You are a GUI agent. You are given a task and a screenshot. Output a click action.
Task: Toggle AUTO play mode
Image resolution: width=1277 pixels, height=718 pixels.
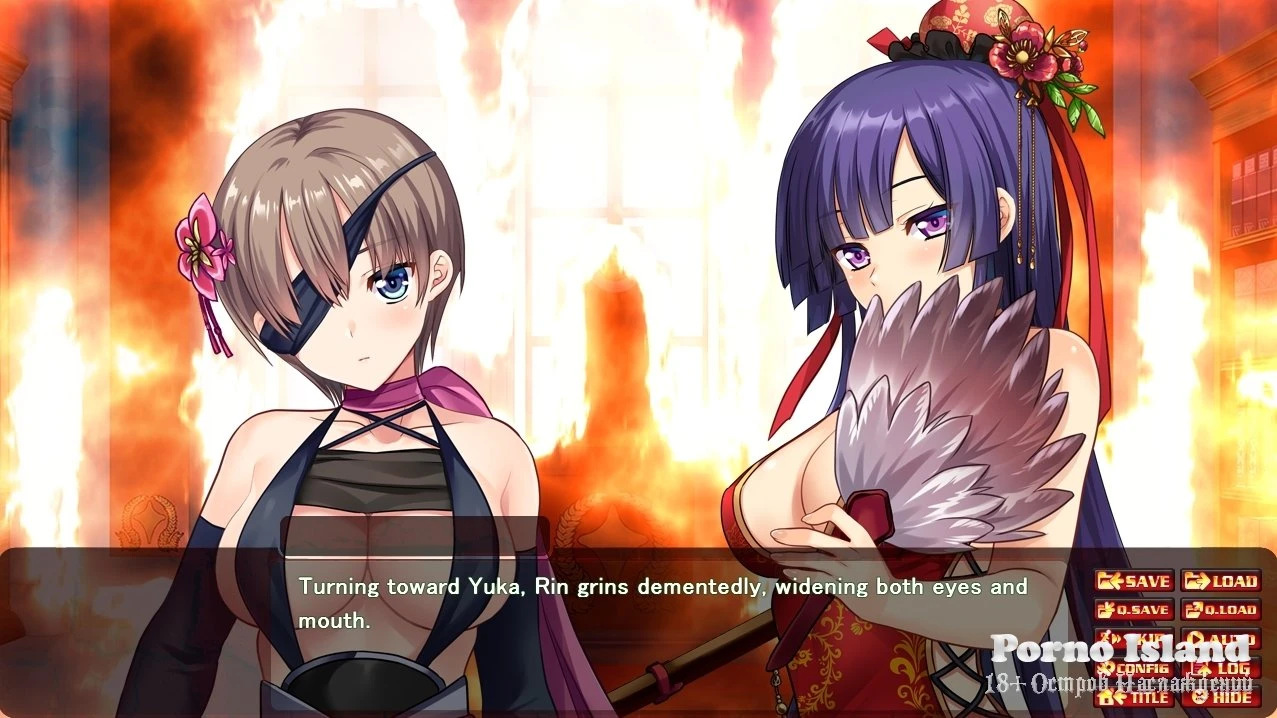[1220, 639]
